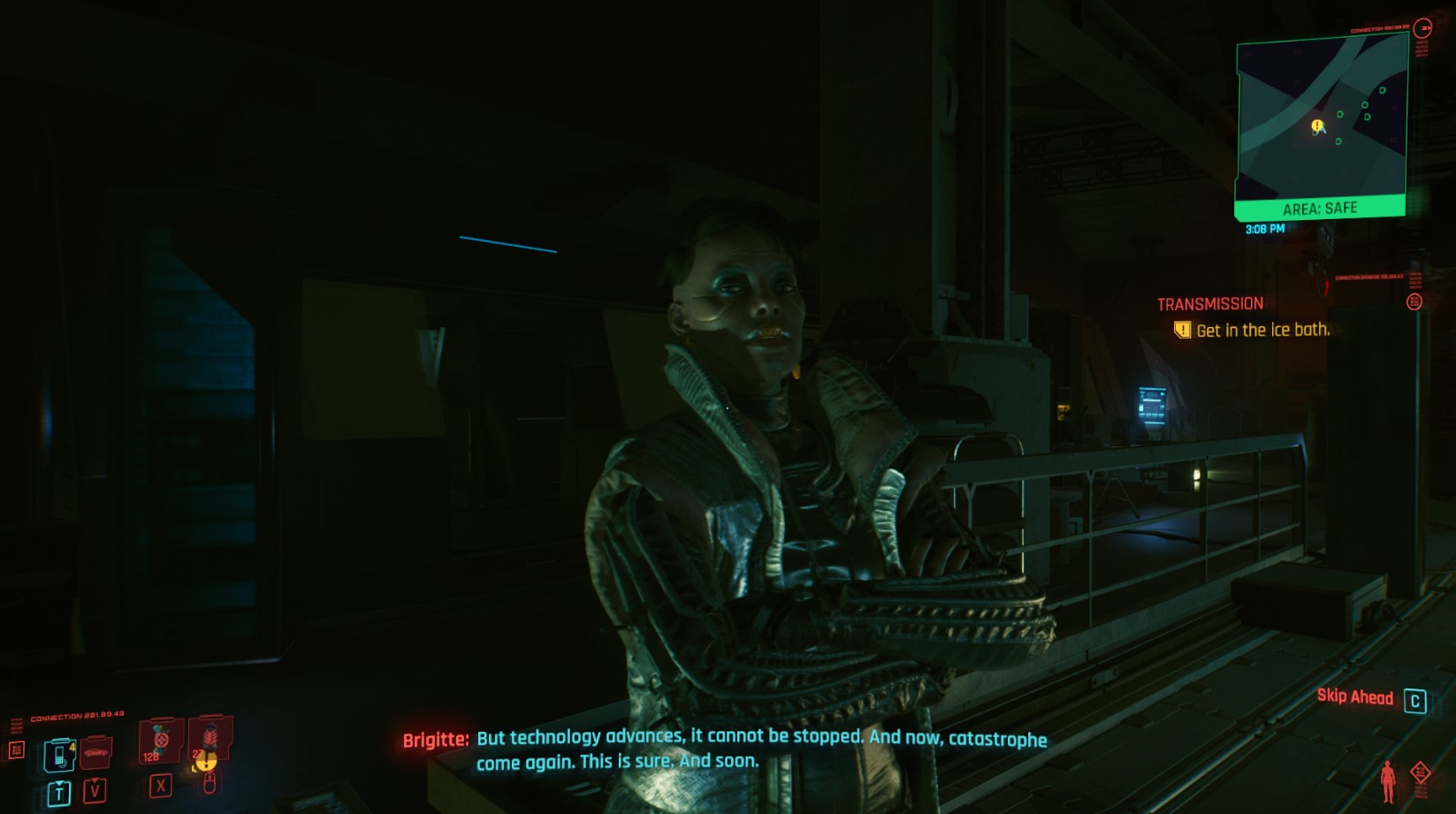Select the phone quickslot icon
This screenshot has width=1456, height=814.
point(59,755)
